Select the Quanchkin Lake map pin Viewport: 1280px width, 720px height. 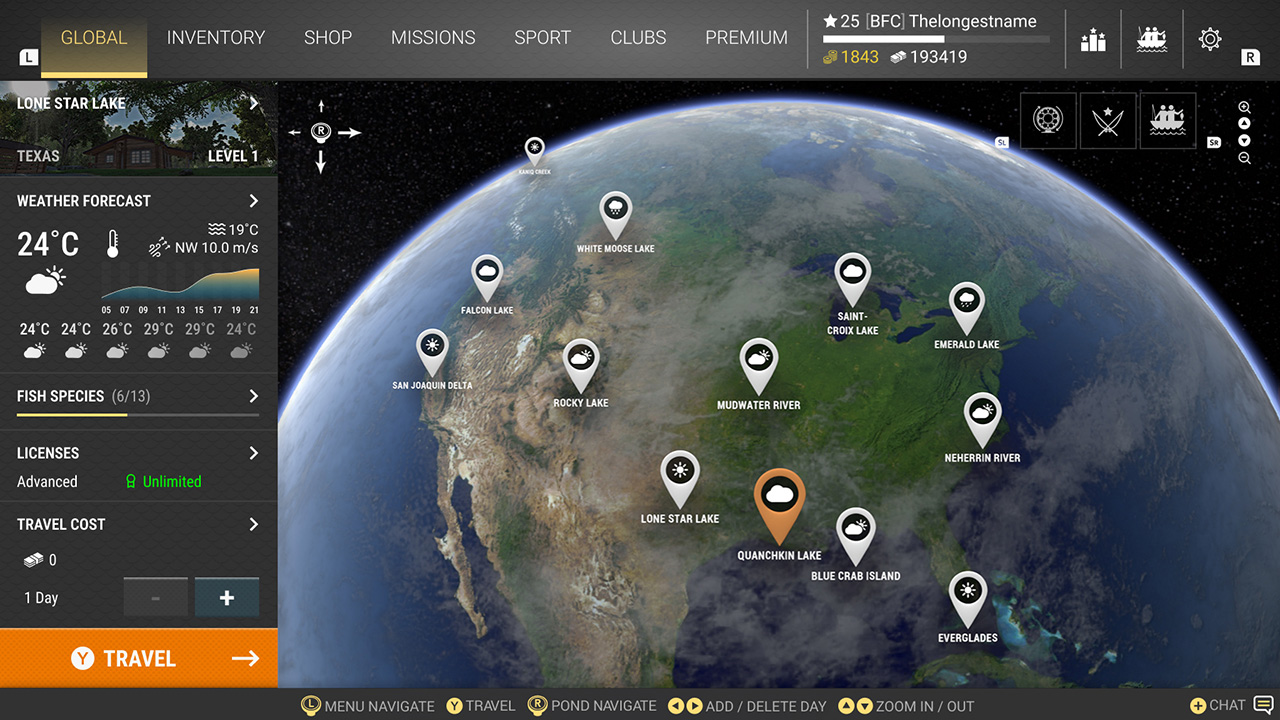click(779, 498)
